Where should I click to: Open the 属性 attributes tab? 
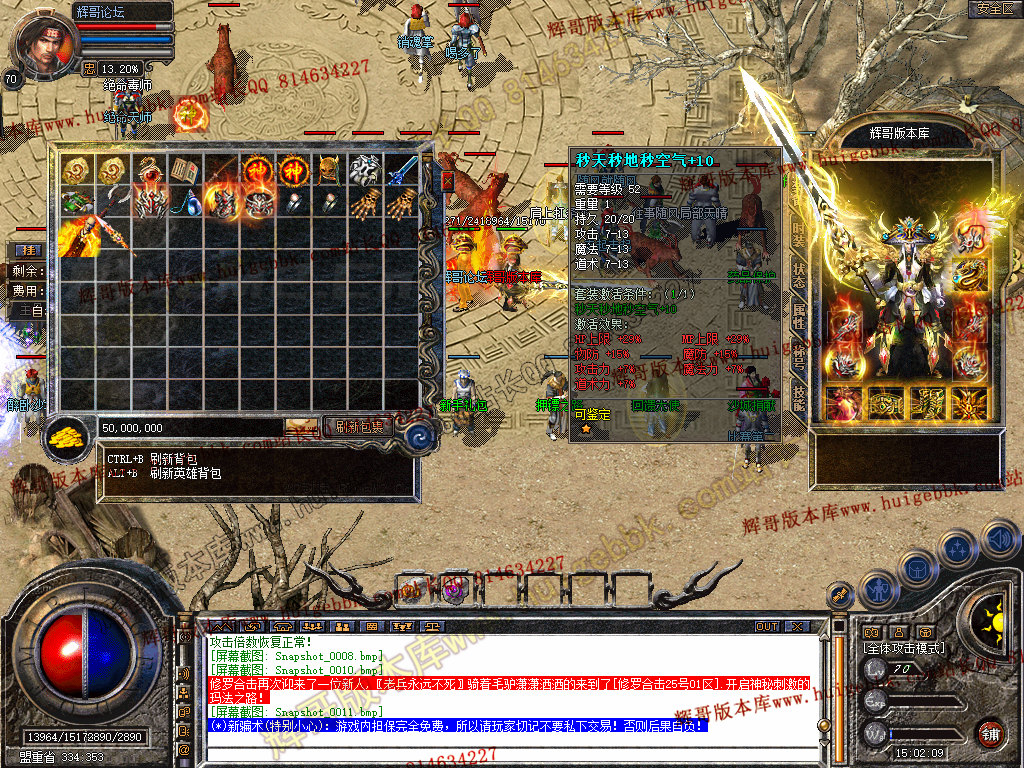click(798, 318)
